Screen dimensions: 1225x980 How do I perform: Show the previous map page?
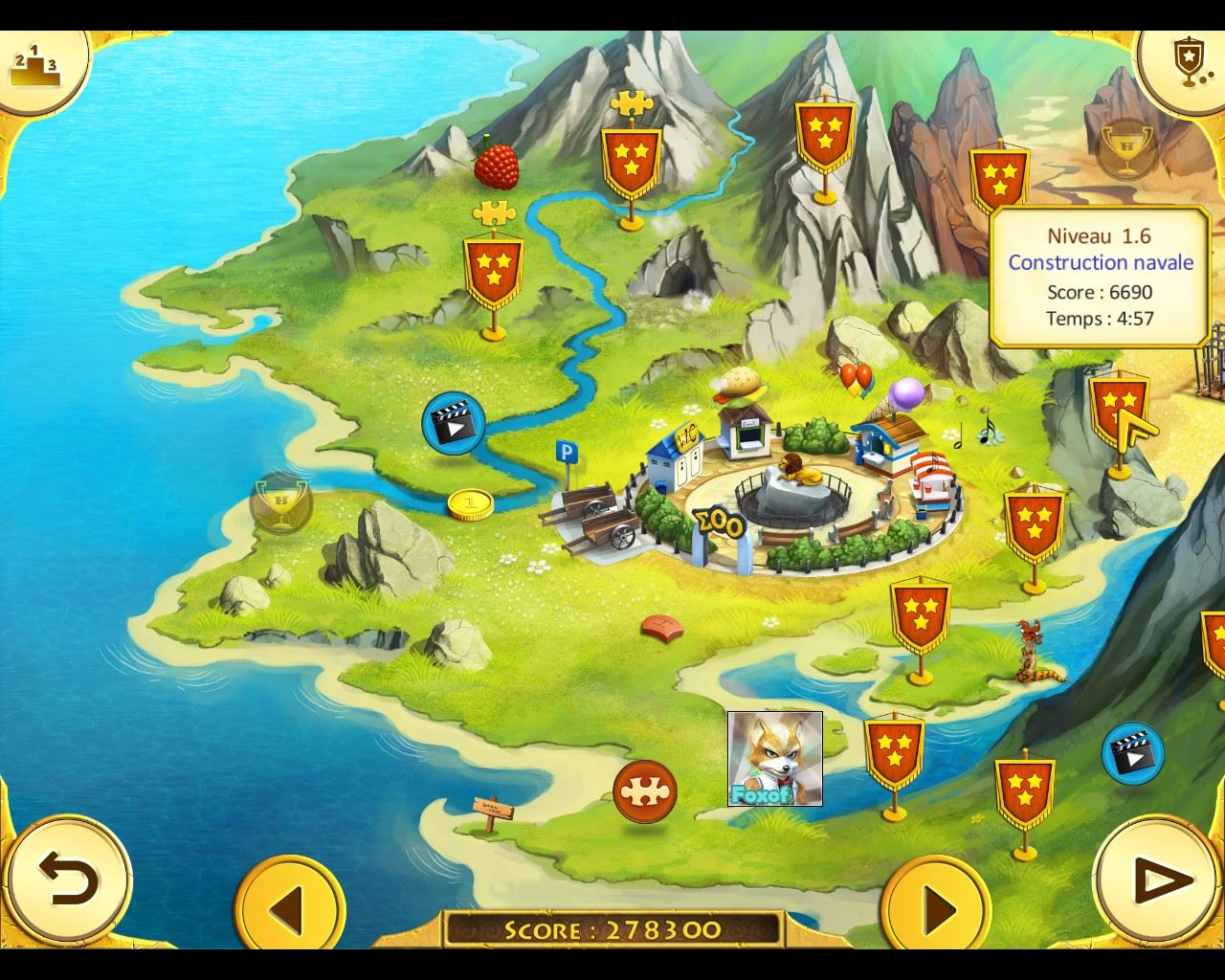288,905
